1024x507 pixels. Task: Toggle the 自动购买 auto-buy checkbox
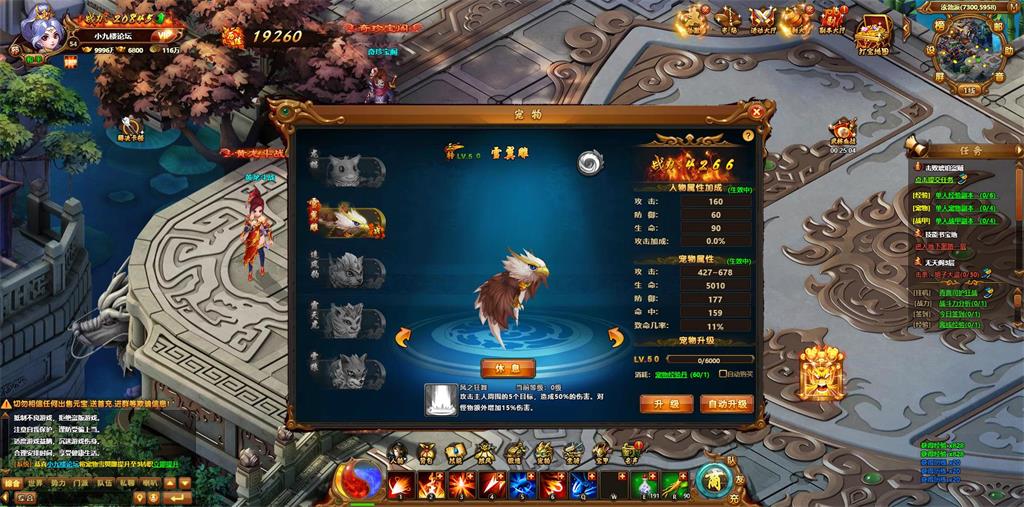tap(724, 374)
